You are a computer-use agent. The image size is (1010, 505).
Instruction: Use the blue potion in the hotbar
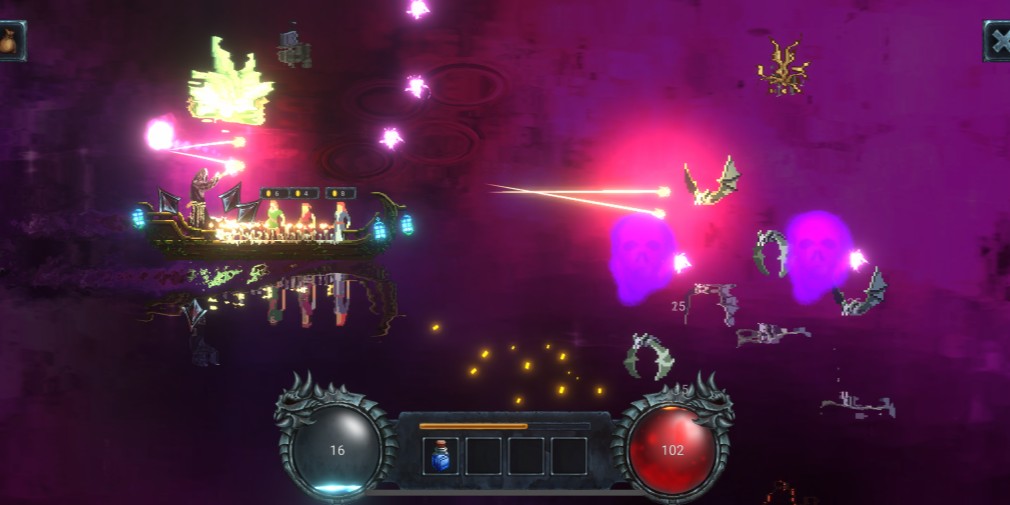point(441,456)
